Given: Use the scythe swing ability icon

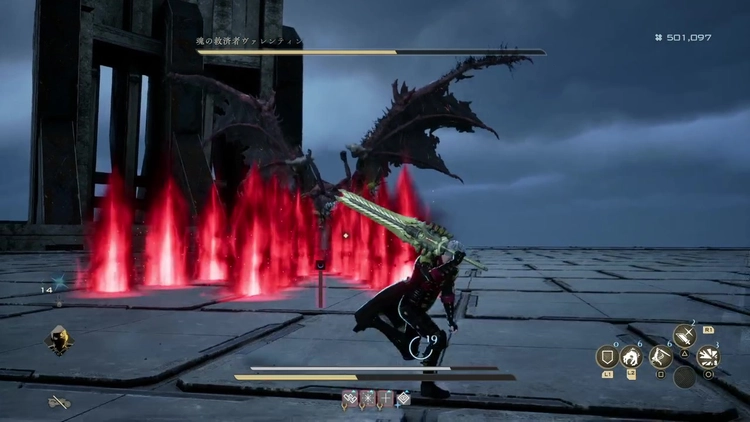Looking at the screenshot, I should point(660,357).
